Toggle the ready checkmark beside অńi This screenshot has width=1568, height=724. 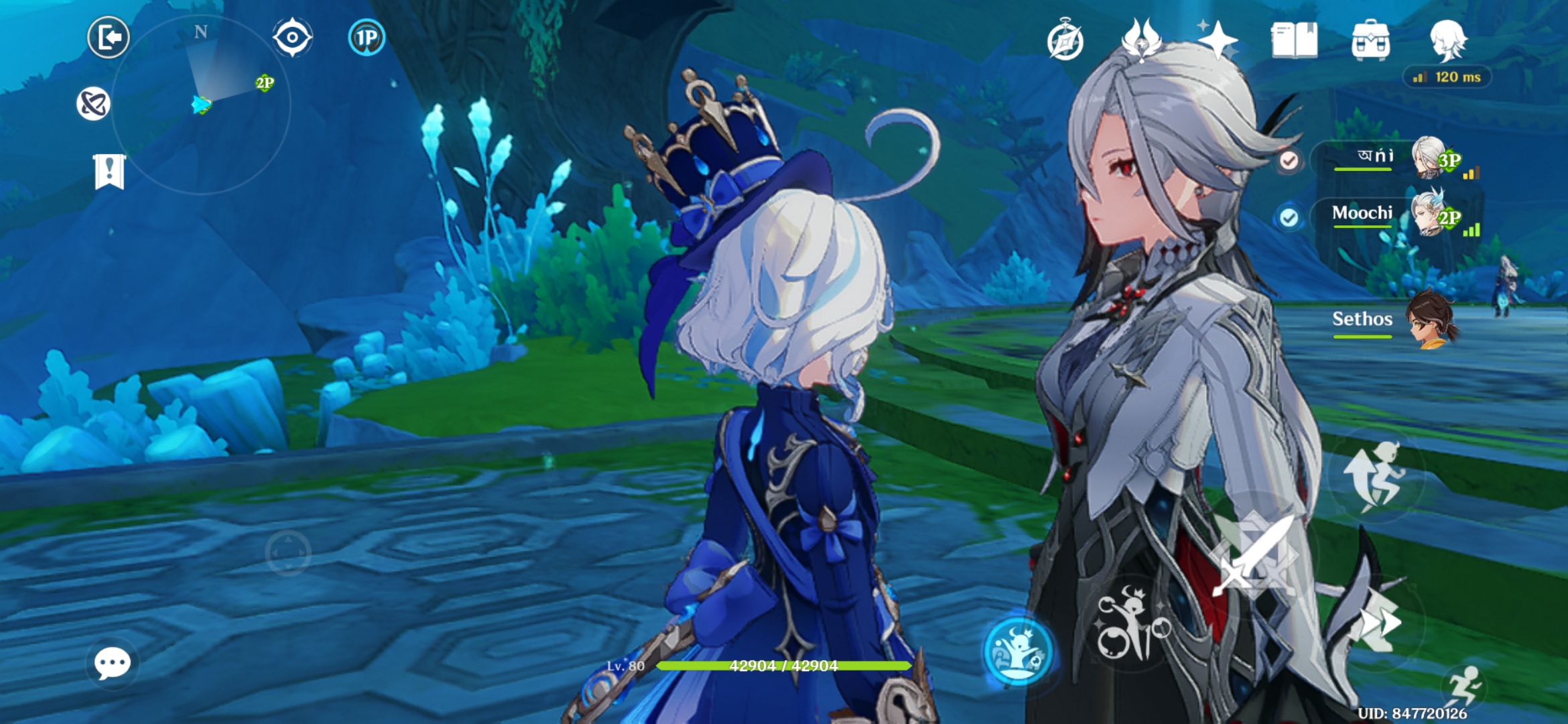[1289, 160]
